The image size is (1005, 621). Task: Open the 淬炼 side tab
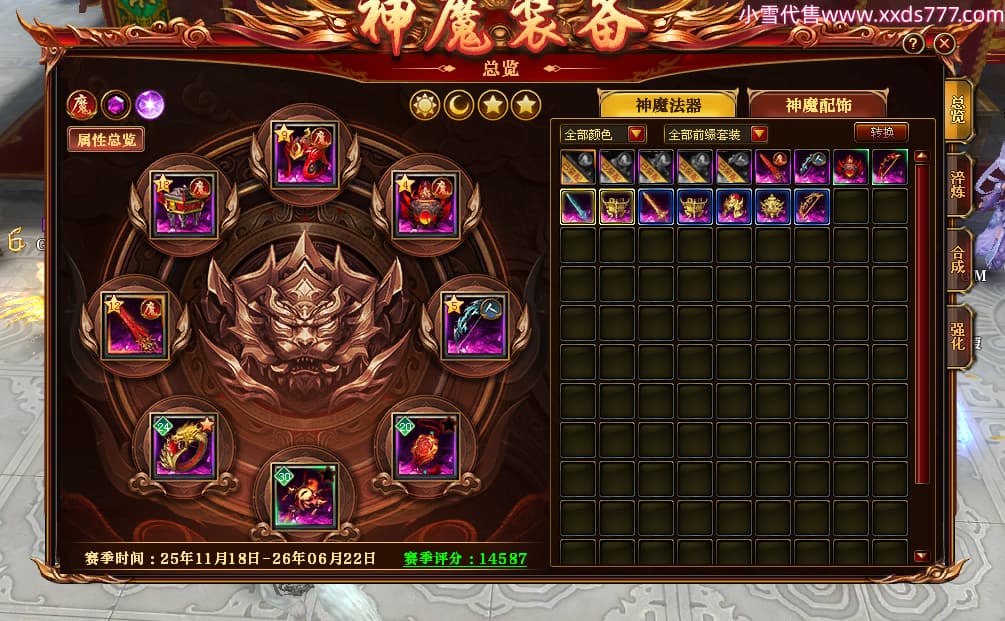(x=958, y=177)
